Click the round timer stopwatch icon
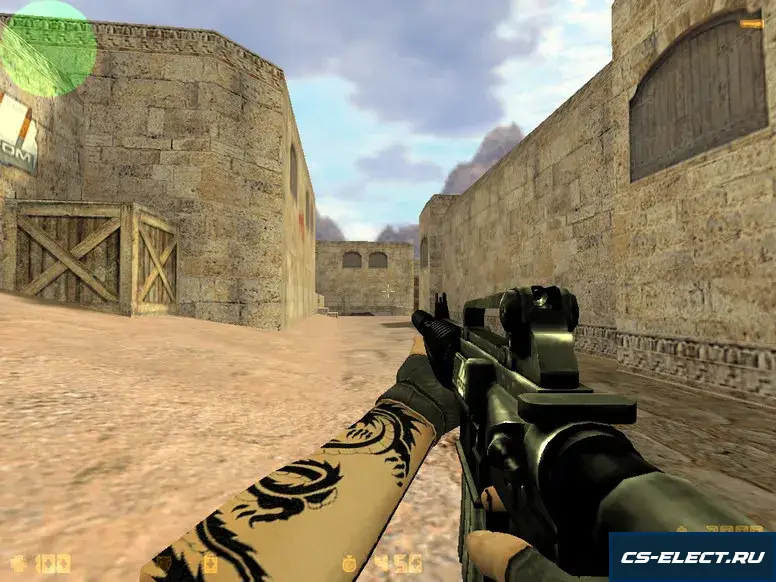 [349, 563]
